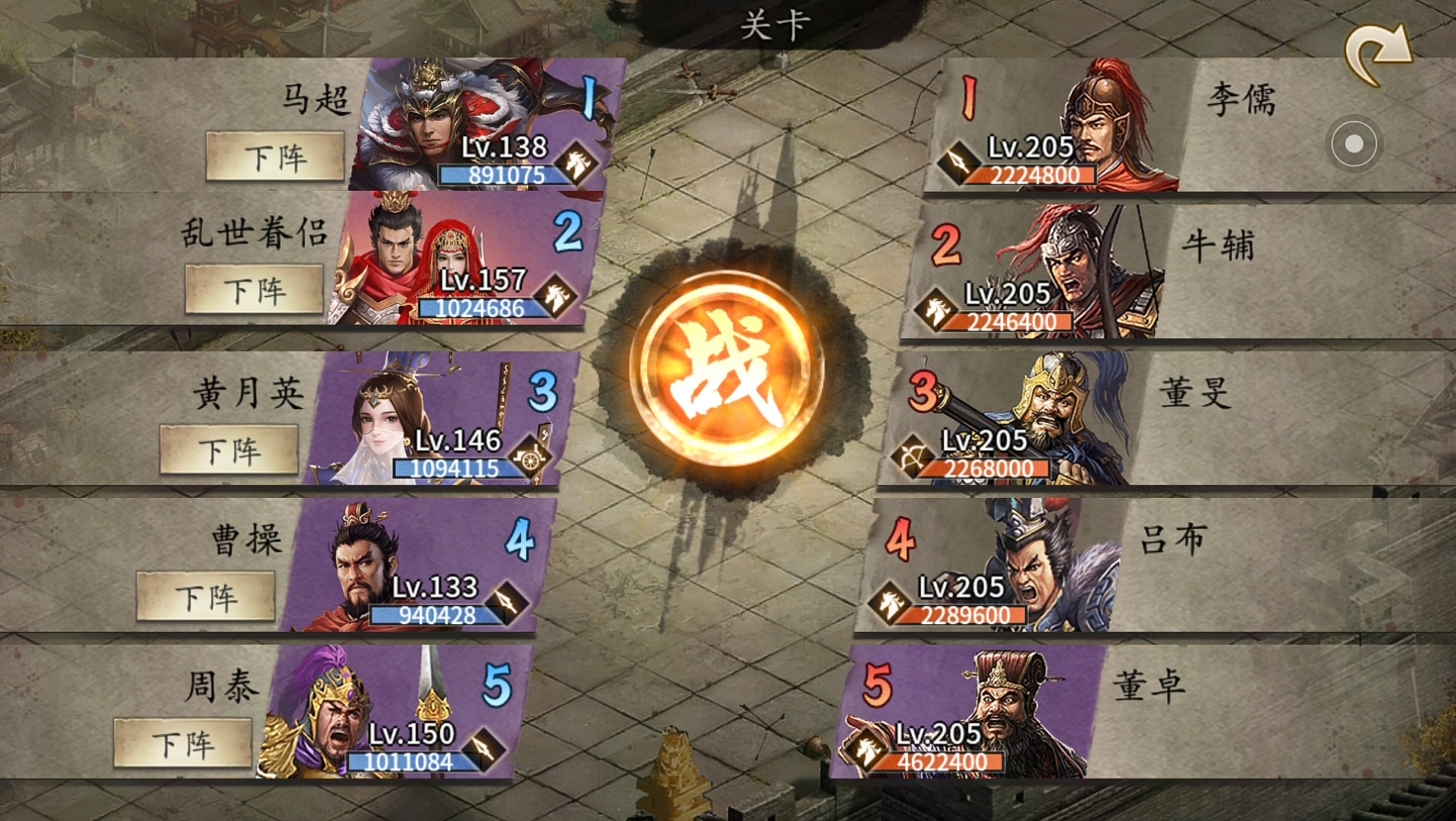Click 下阵 beside 黄月英

(x=229, y=451)
